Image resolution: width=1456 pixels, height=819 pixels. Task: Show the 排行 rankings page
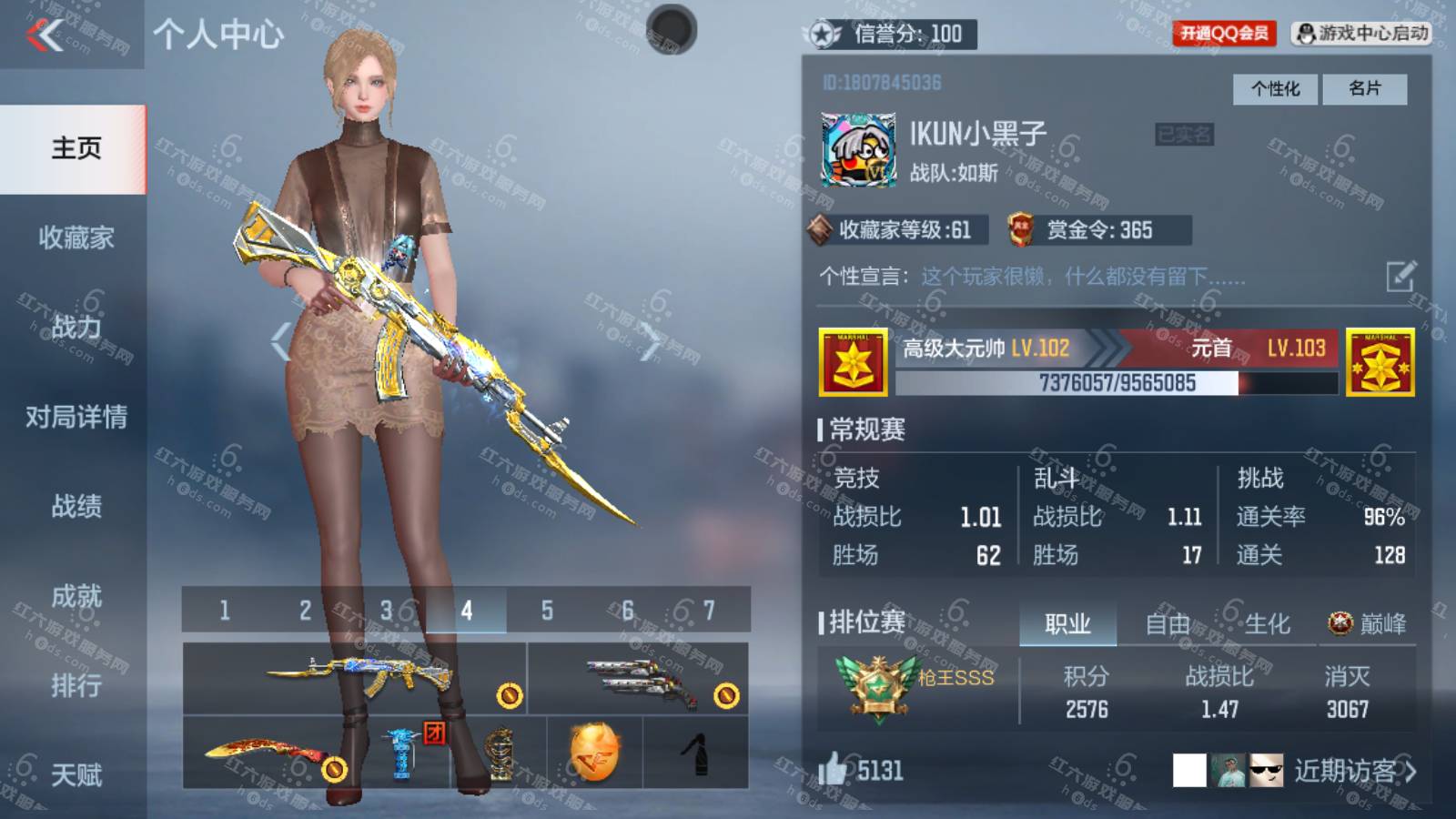[x=76, y=685]
